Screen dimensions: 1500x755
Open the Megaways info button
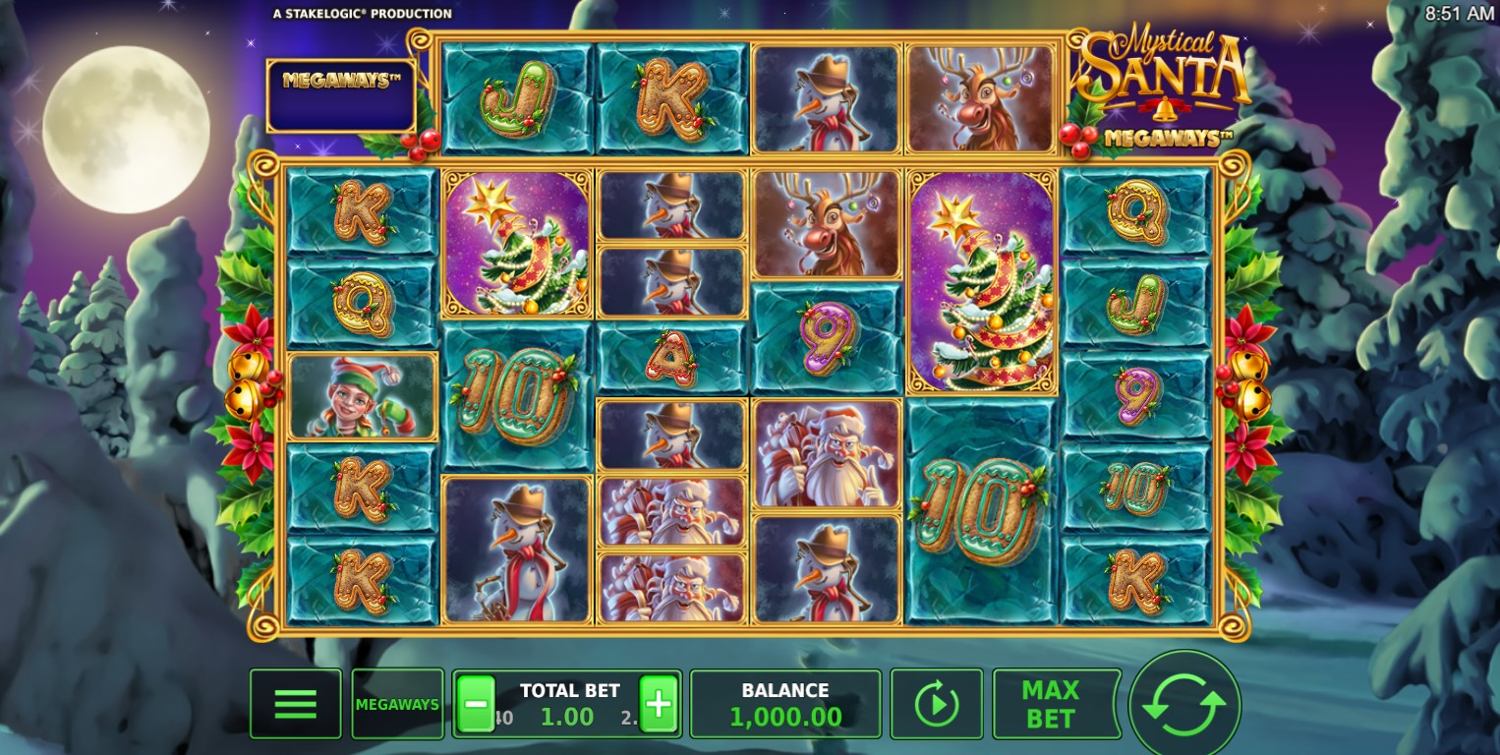pyautogui.click(x=397, y=704)
